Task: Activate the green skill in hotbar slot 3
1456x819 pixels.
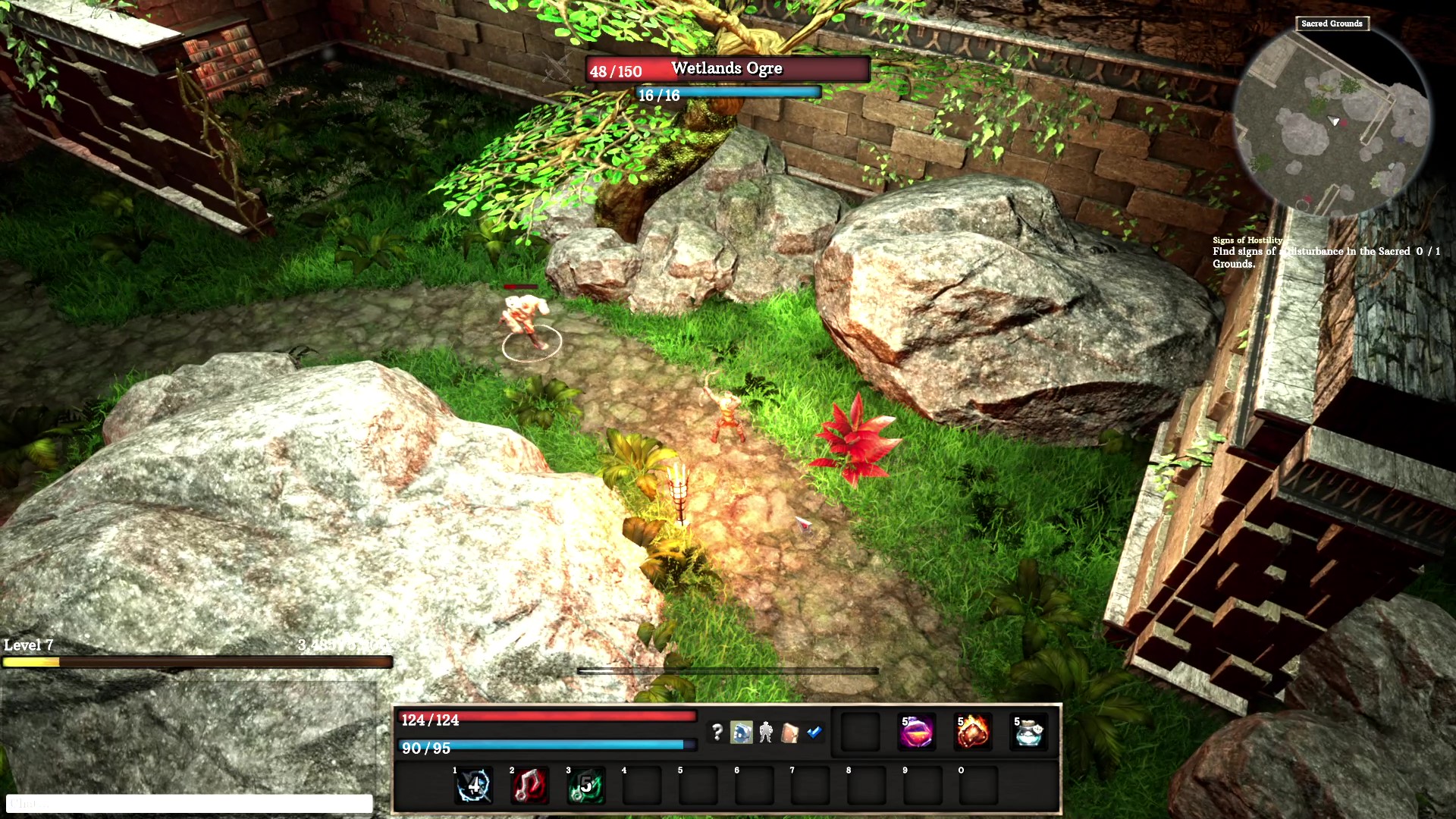Action: (585, 786)
